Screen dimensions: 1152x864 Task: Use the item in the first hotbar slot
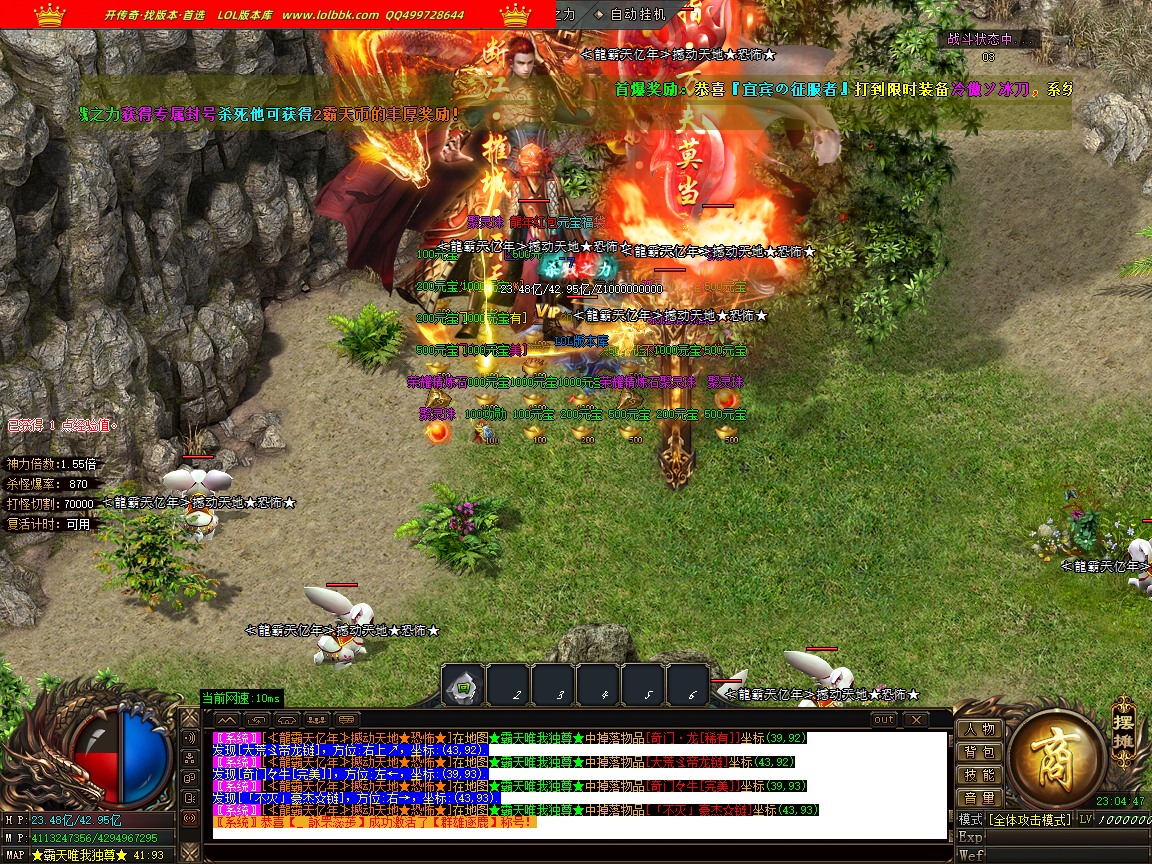coord(463,686)
